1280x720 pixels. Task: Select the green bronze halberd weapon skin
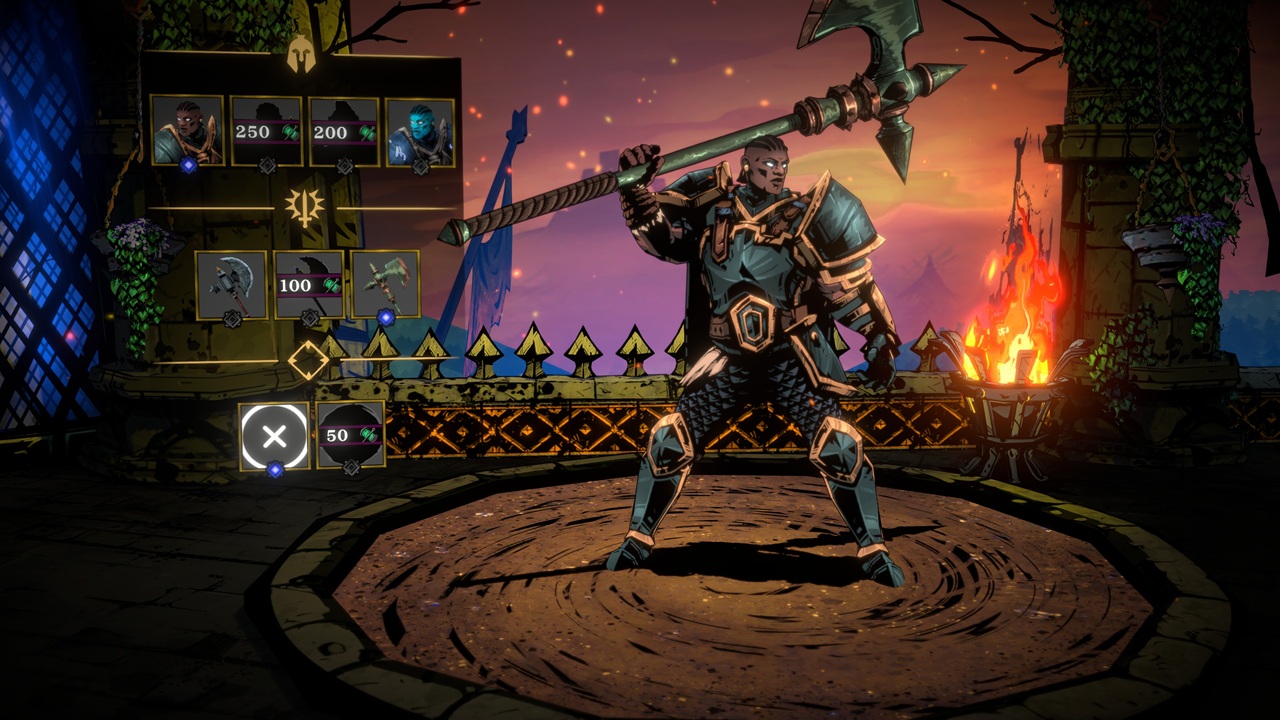(x=385, y=284)
